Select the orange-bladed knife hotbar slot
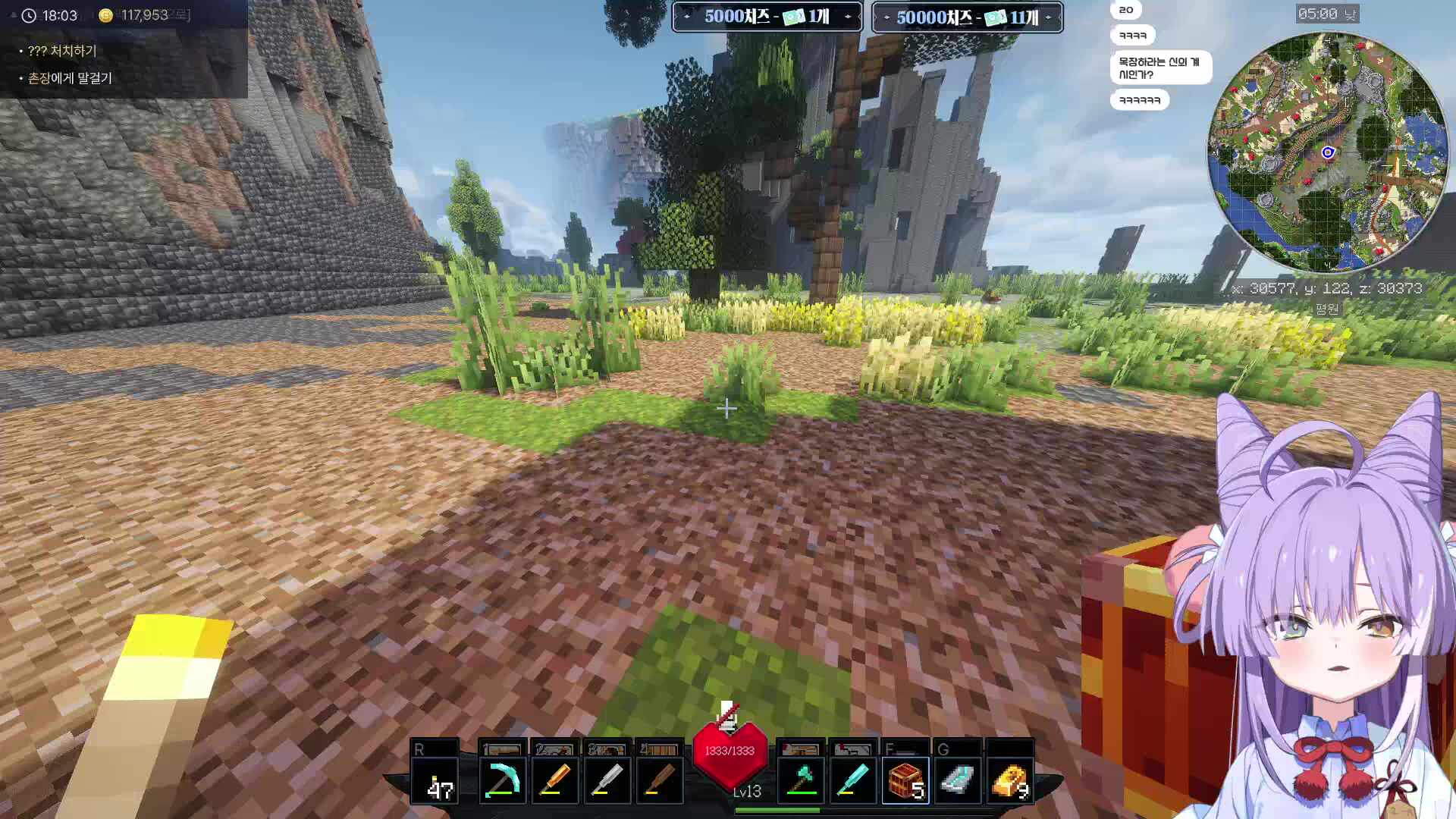This screenshot has width=1456, height=819. click(554, 780)
